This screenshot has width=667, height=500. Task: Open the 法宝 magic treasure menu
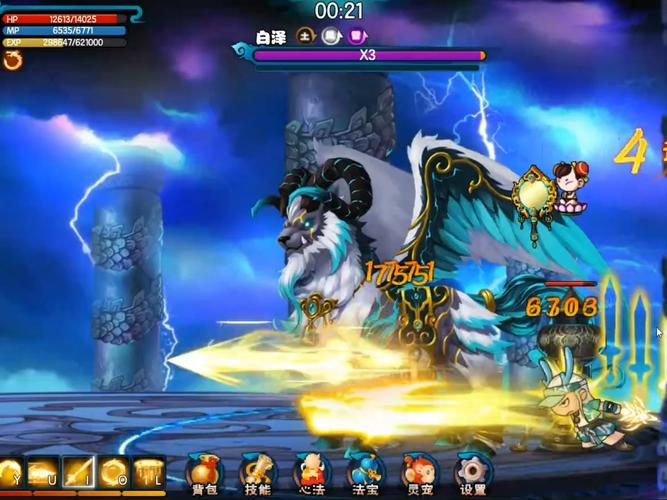pyautogui.click(x=365, y=472)
